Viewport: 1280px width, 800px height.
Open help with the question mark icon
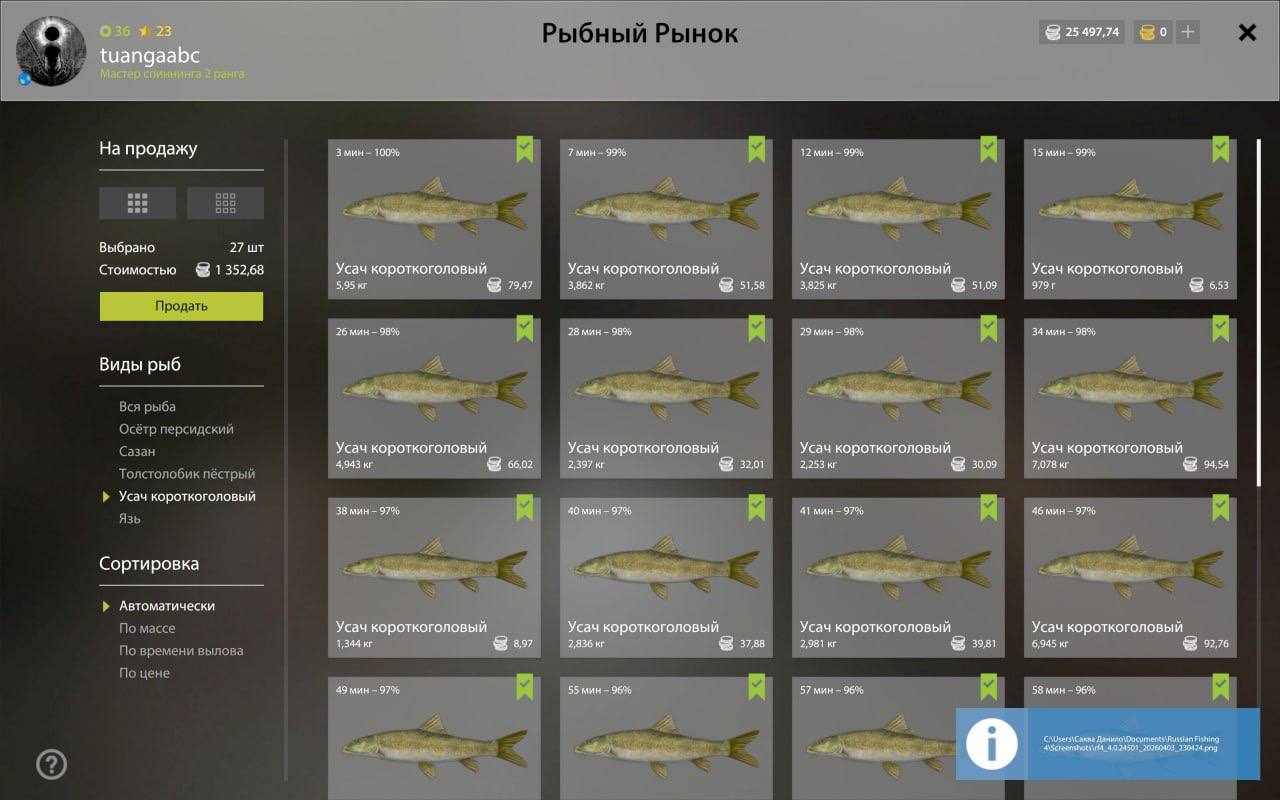click(x=51, y=765)
